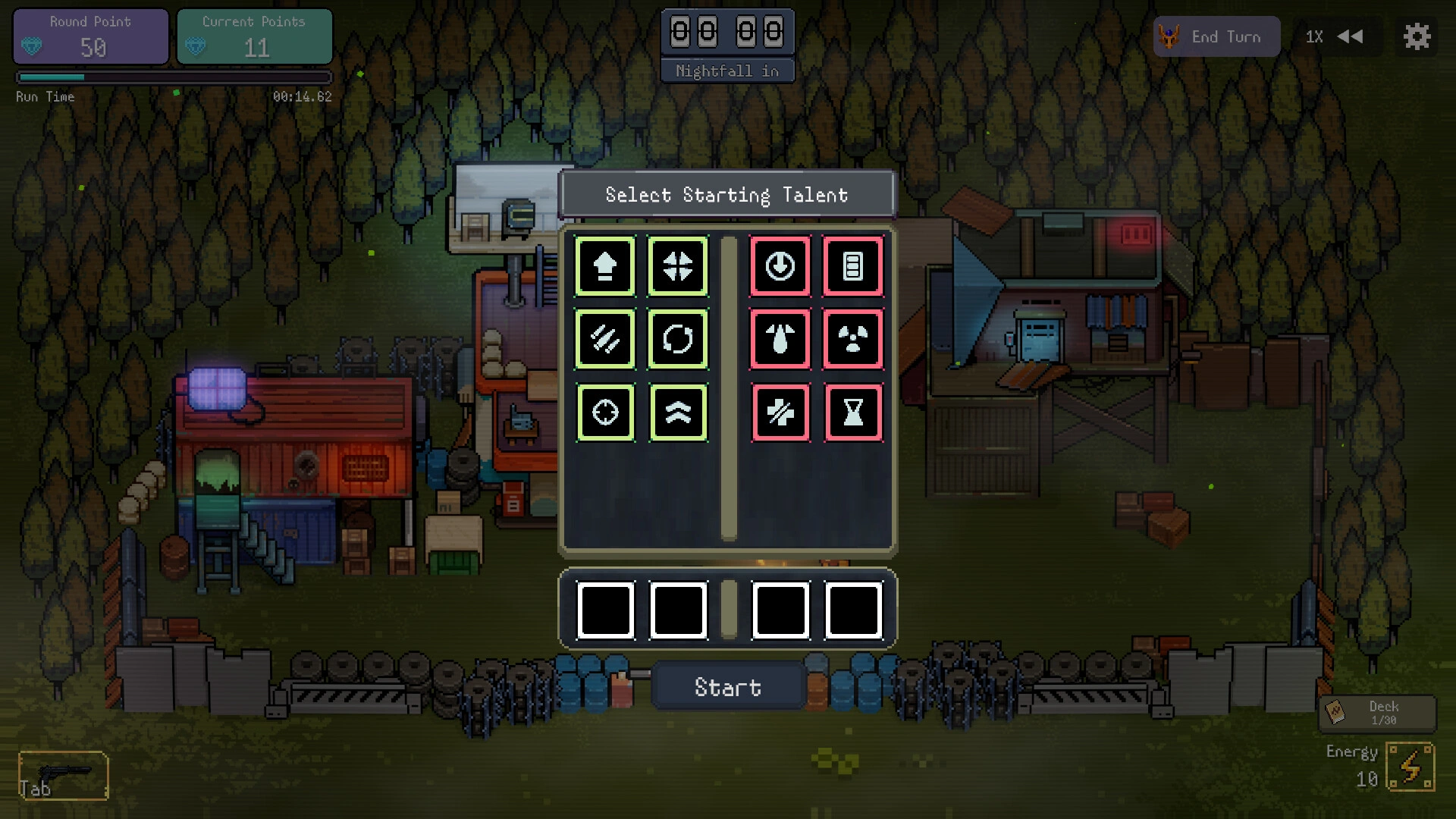
Task: Click the pistol weapon slot
Action: coord(64,775)
